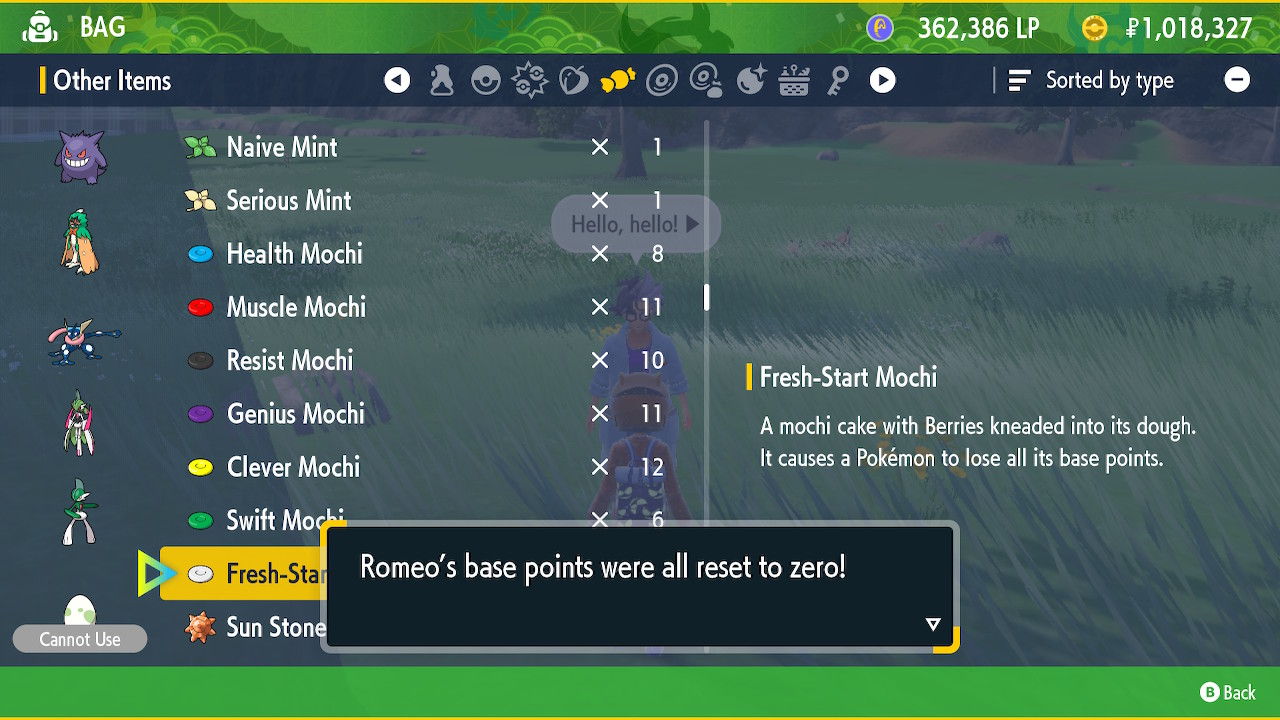This screenshot has width=1280, height=720.
Task: Cycle pockets with the left arrow button
Action: 397,80
